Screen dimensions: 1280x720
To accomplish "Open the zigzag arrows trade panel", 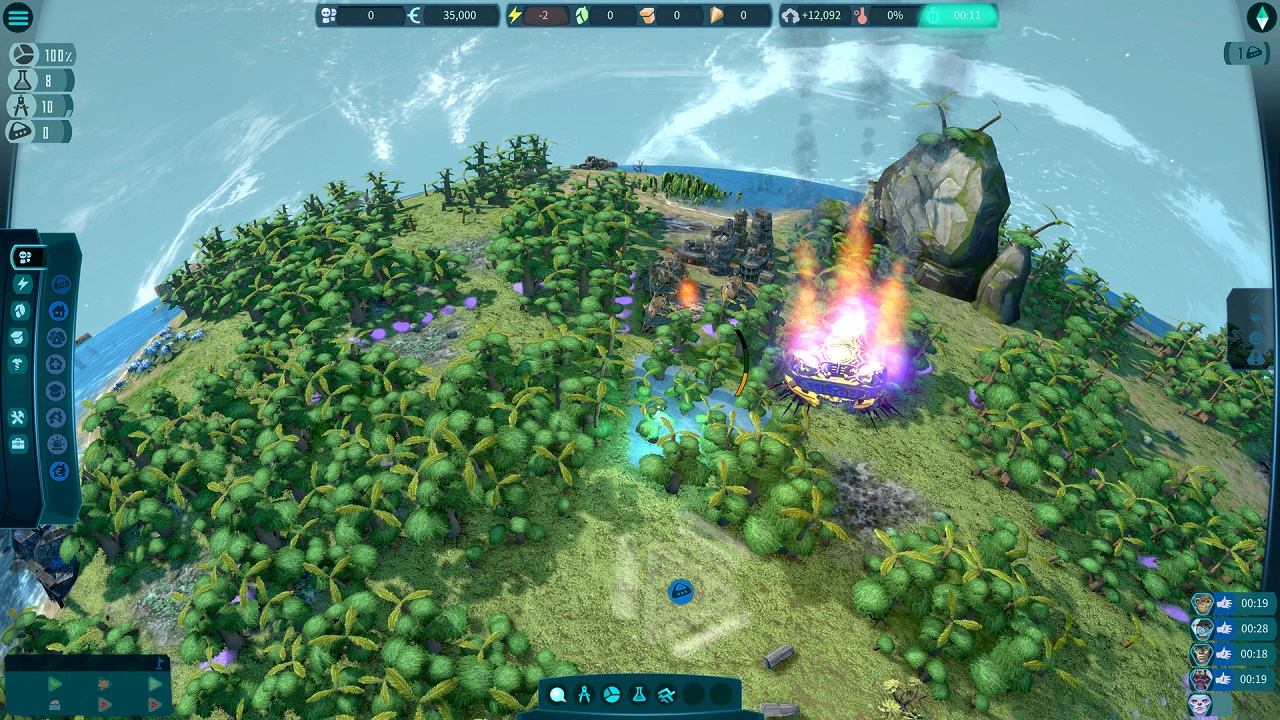I will [x=666, y=695].
